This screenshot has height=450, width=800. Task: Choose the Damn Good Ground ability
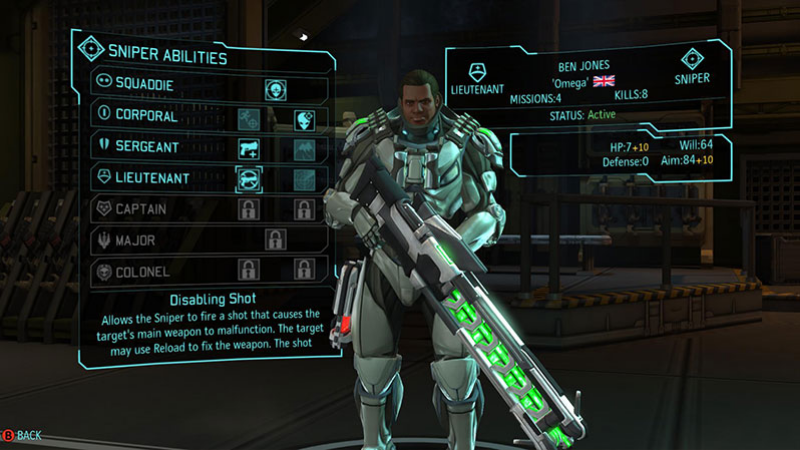(x=305, y=149)
